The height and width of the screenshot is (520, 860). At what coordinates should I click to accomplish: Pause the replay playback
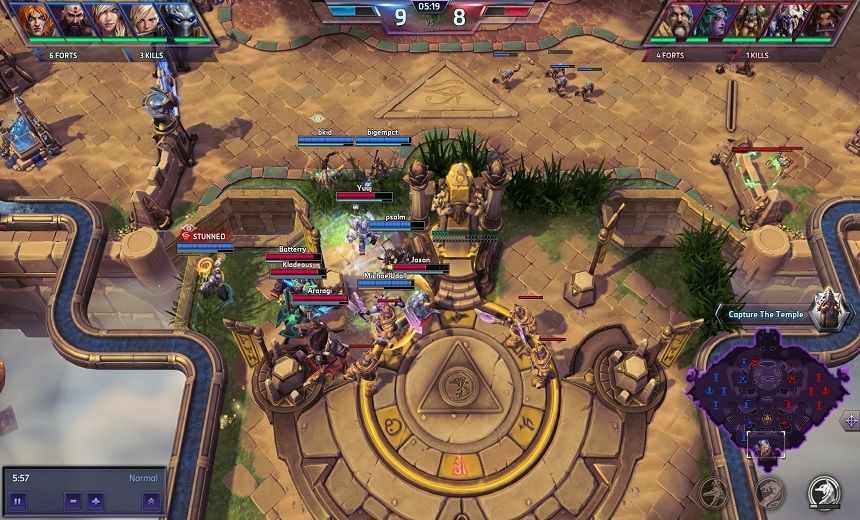click(x=19, y=500)
